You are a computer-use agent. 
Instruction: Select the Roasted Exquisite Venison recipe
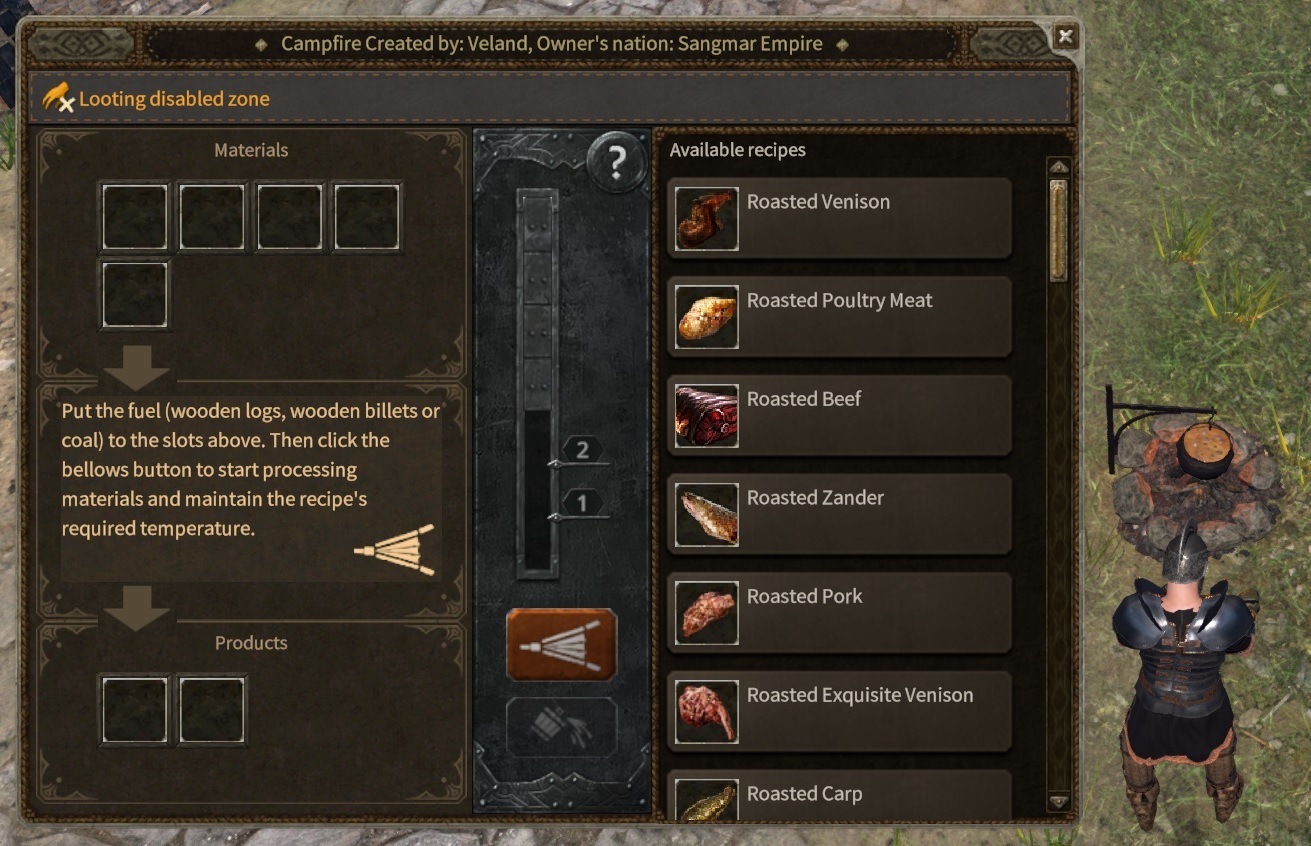pyautogui.click(x=839, y=711)
